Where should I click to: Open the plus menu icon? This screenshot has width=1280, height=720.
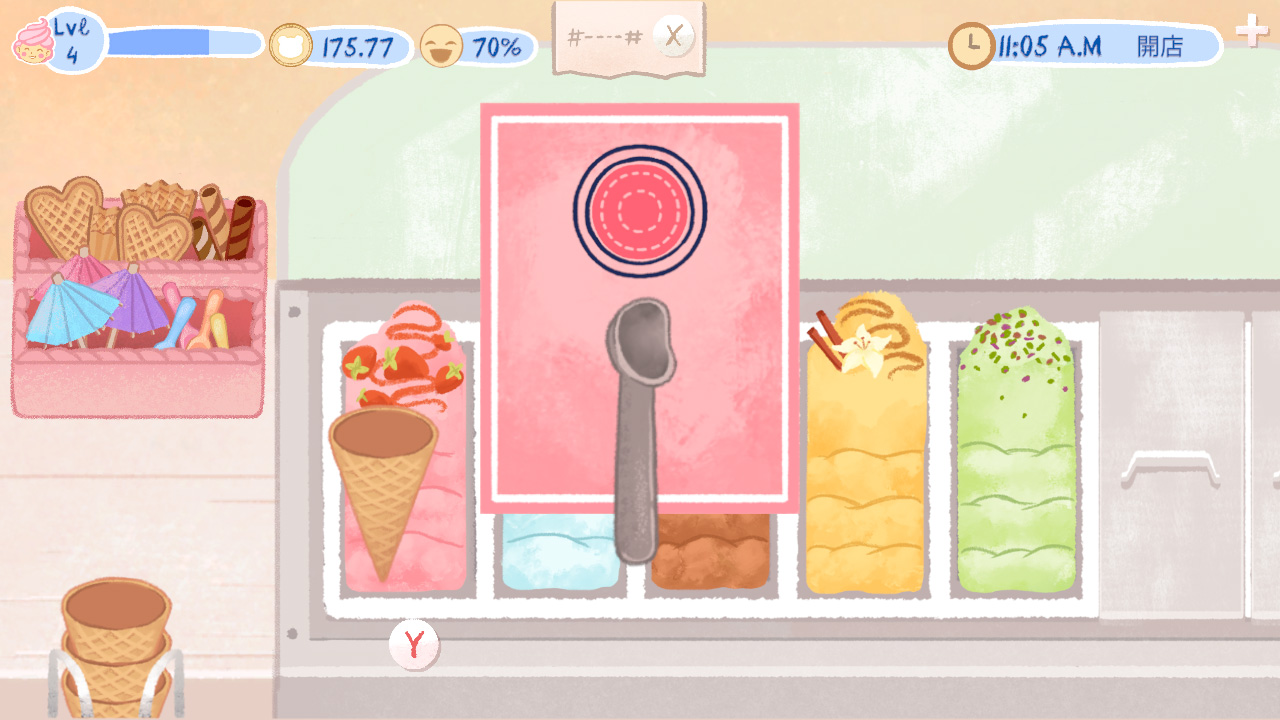click(1251, 31)
